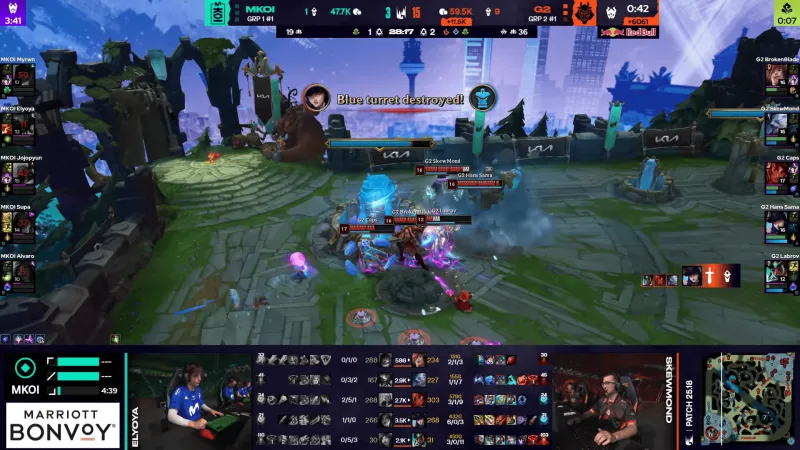The width and height of the screenshot is (800, 450).
Task: Select G2 BrokenBlade's player portrait
Action: (x=782, y=78)
